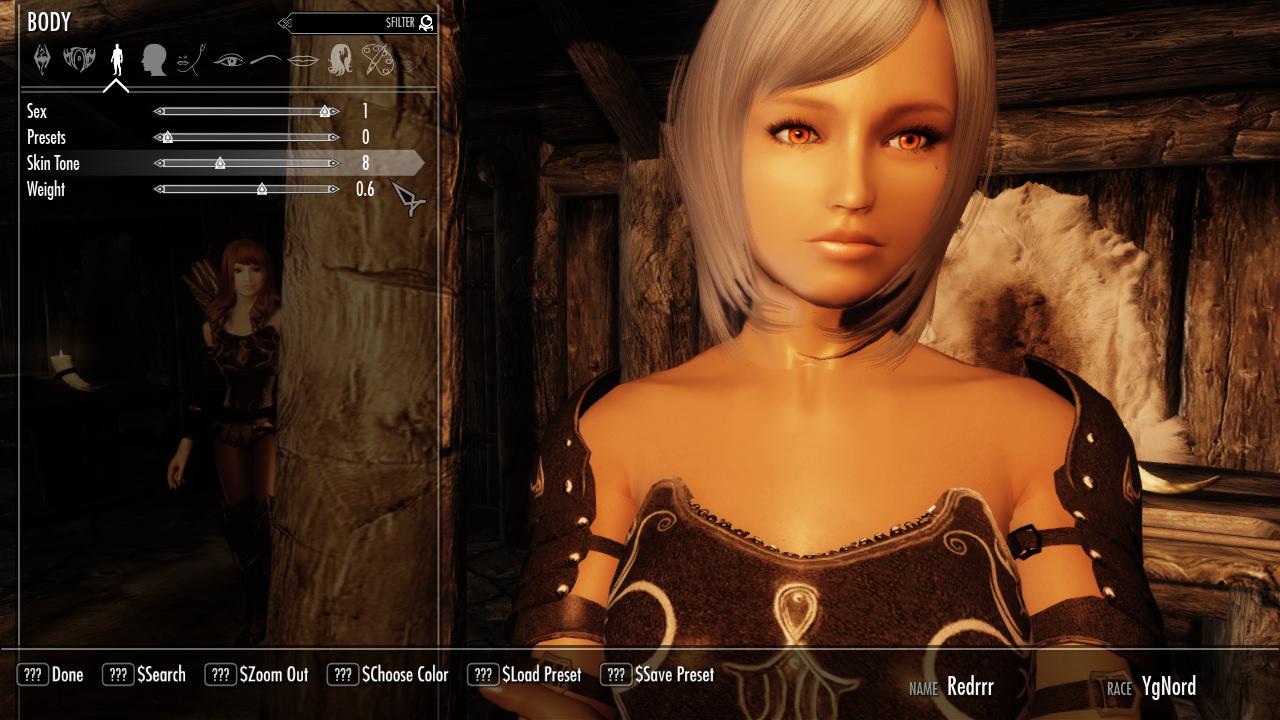Adjust the Sex slider handle
This screenshot has height=720, width=1280.
pyautogui.click(x=326, y=112)
